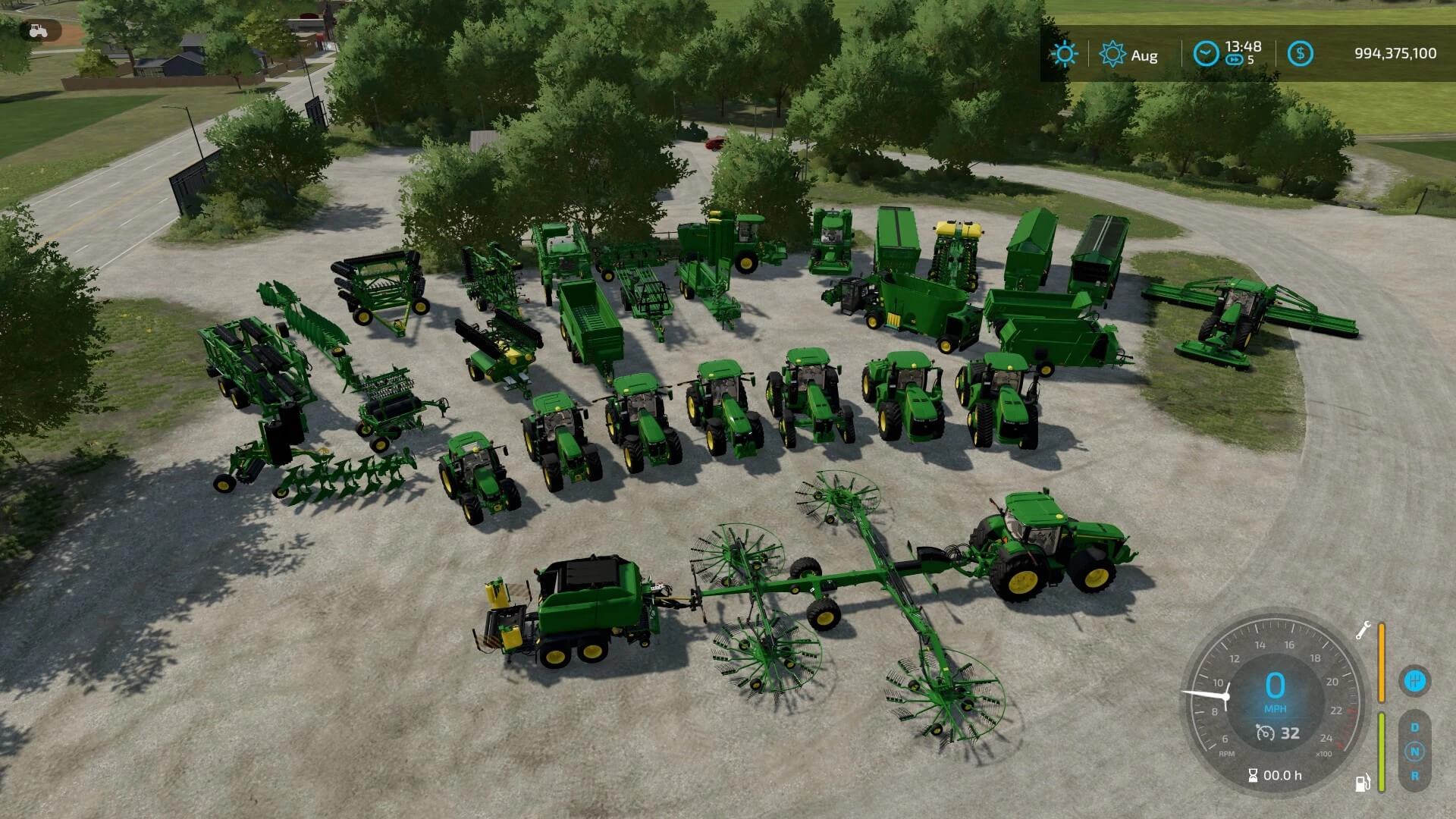Select the D drive direction indicator
Image resolution: width=1456 pixels, height=819 pixels.
coord(1414,727)
